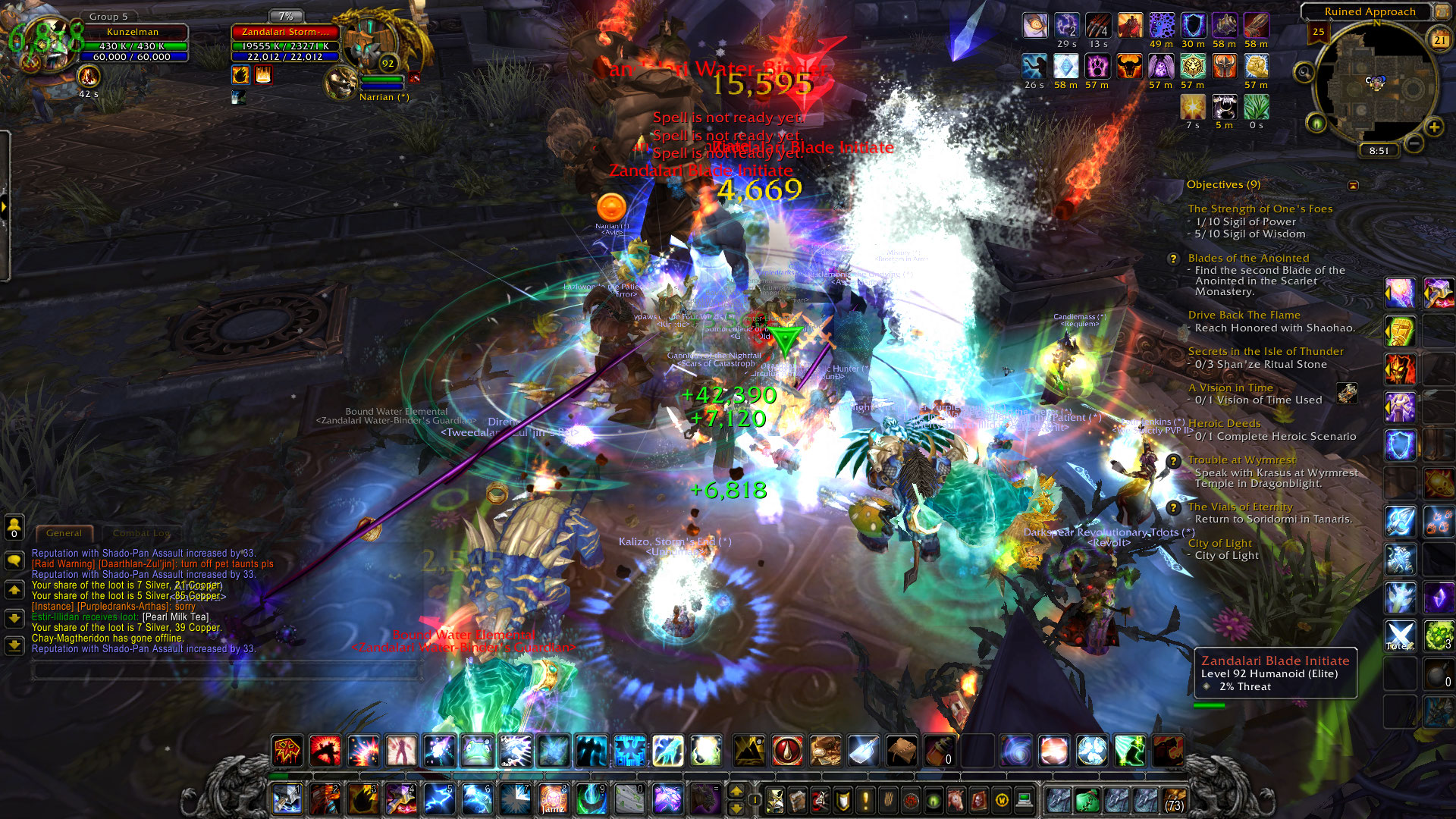Image resolution: width=1456 pixels, height=819 pixels.
Task: Cast the frog Hex ability
Action: [477, 751]
